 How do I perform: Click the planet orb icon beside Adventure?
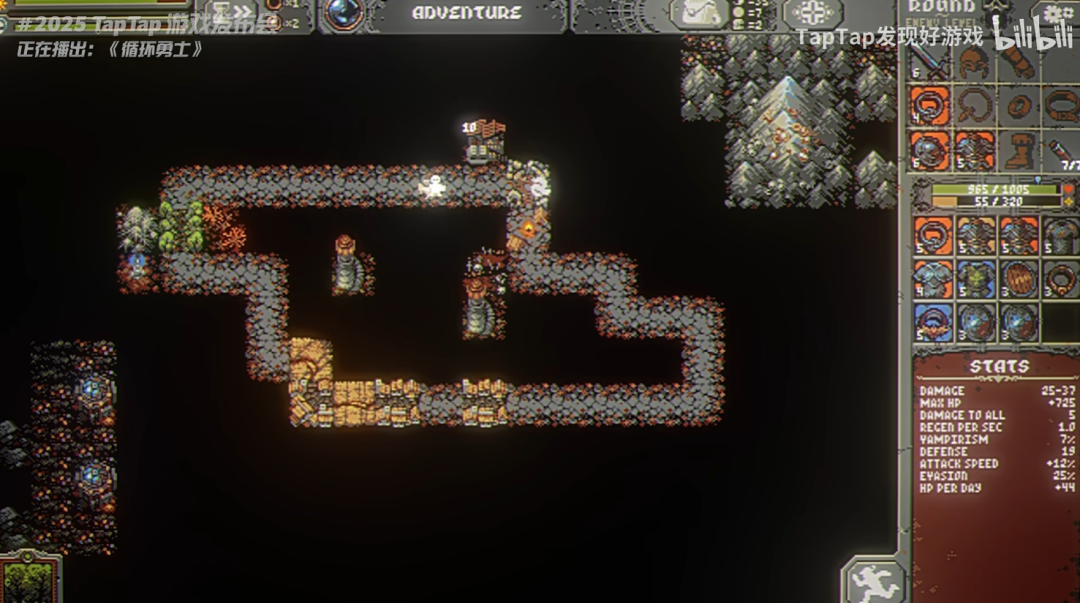(346, 13)
